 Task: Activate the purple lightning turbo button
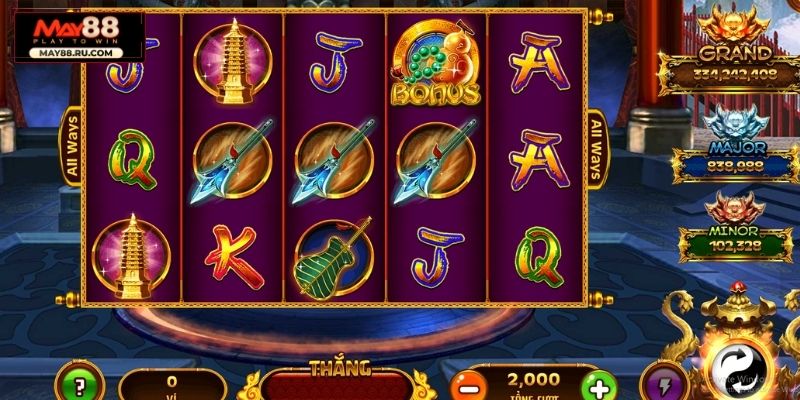click(670, 385)
